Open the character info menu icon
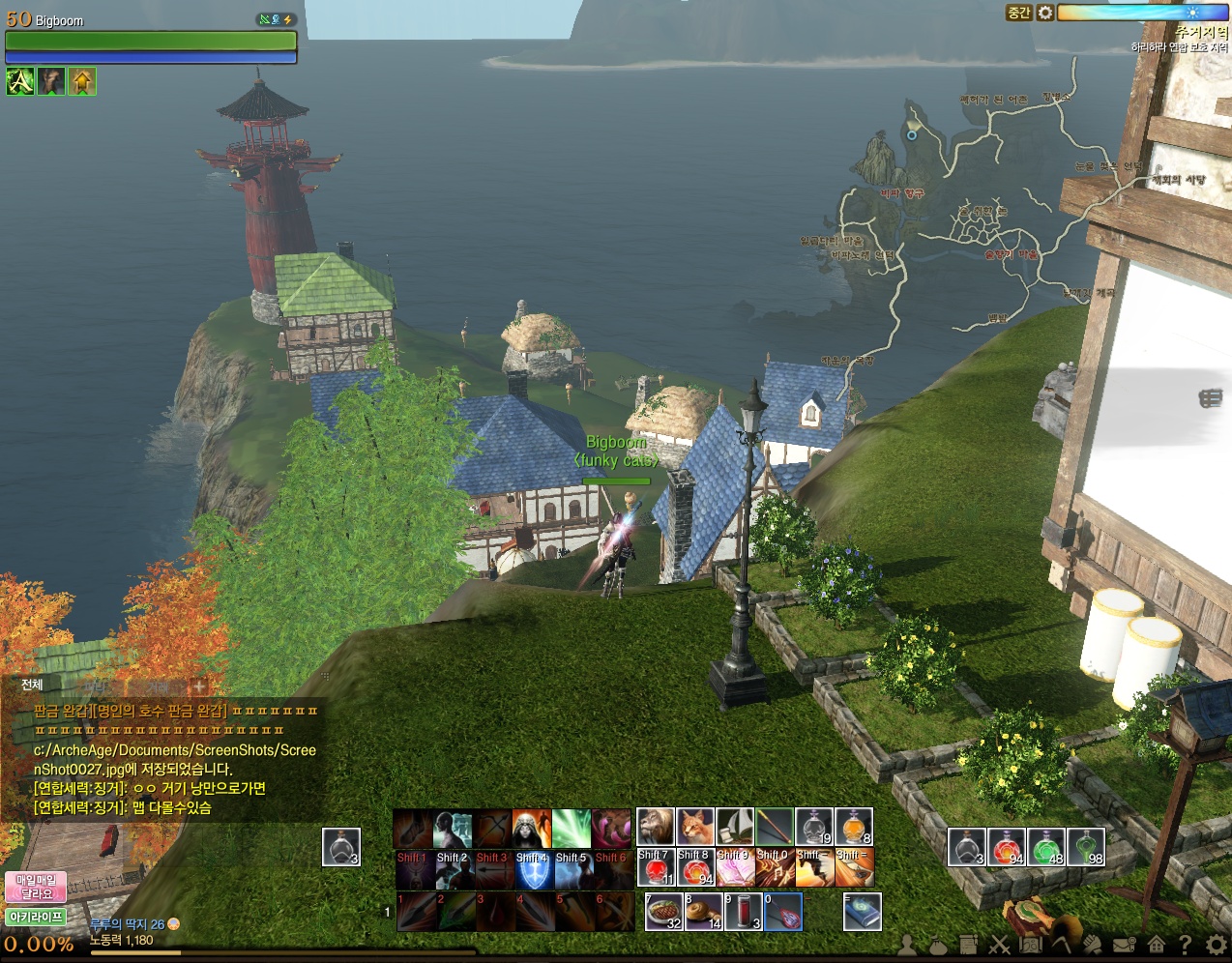This screenshot has width=1232, height=963. pyautogui.click(x=907, y=945)
